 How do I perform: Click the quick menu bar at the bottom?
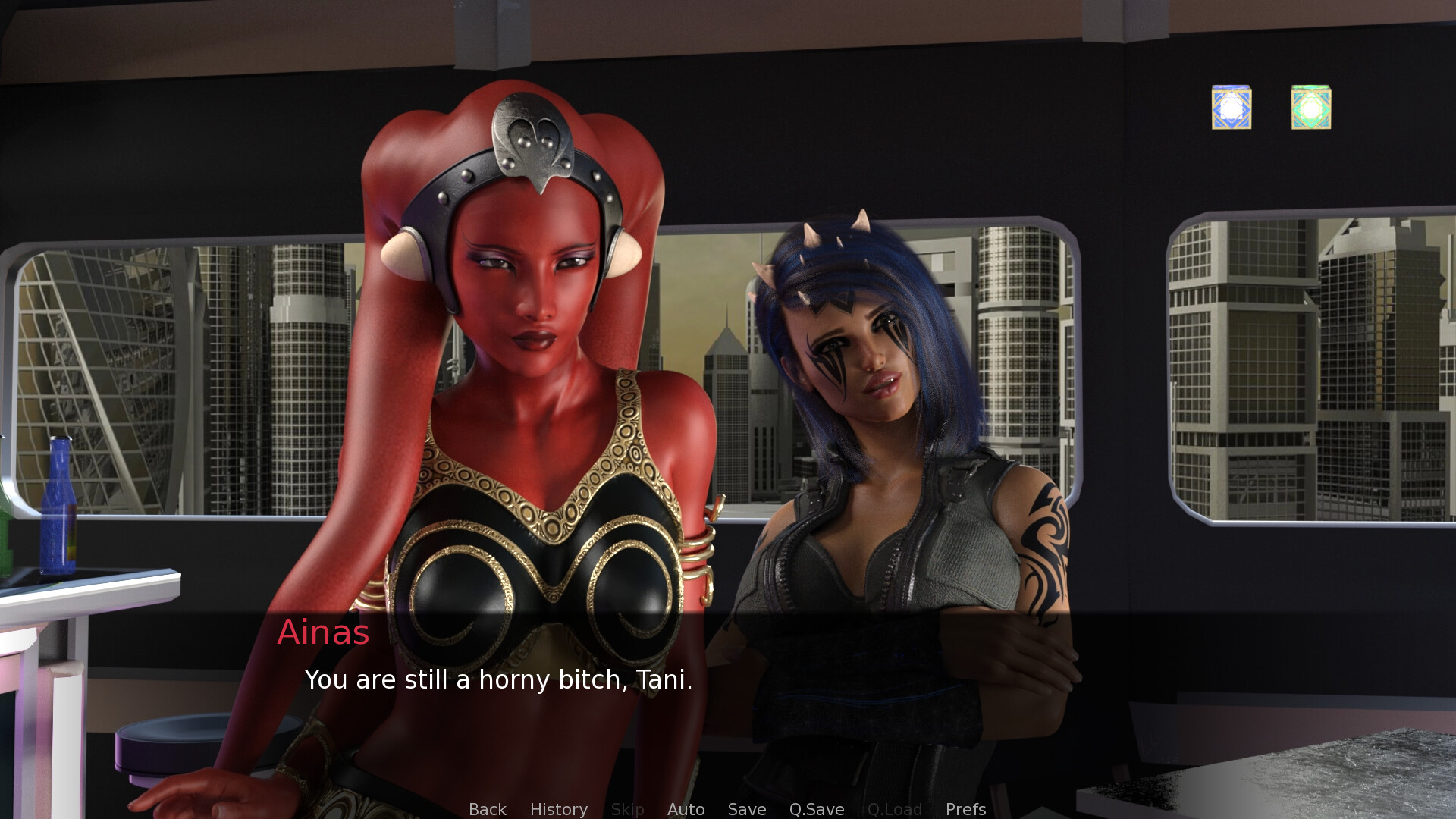pyautogui.click(x=724, y=809)
